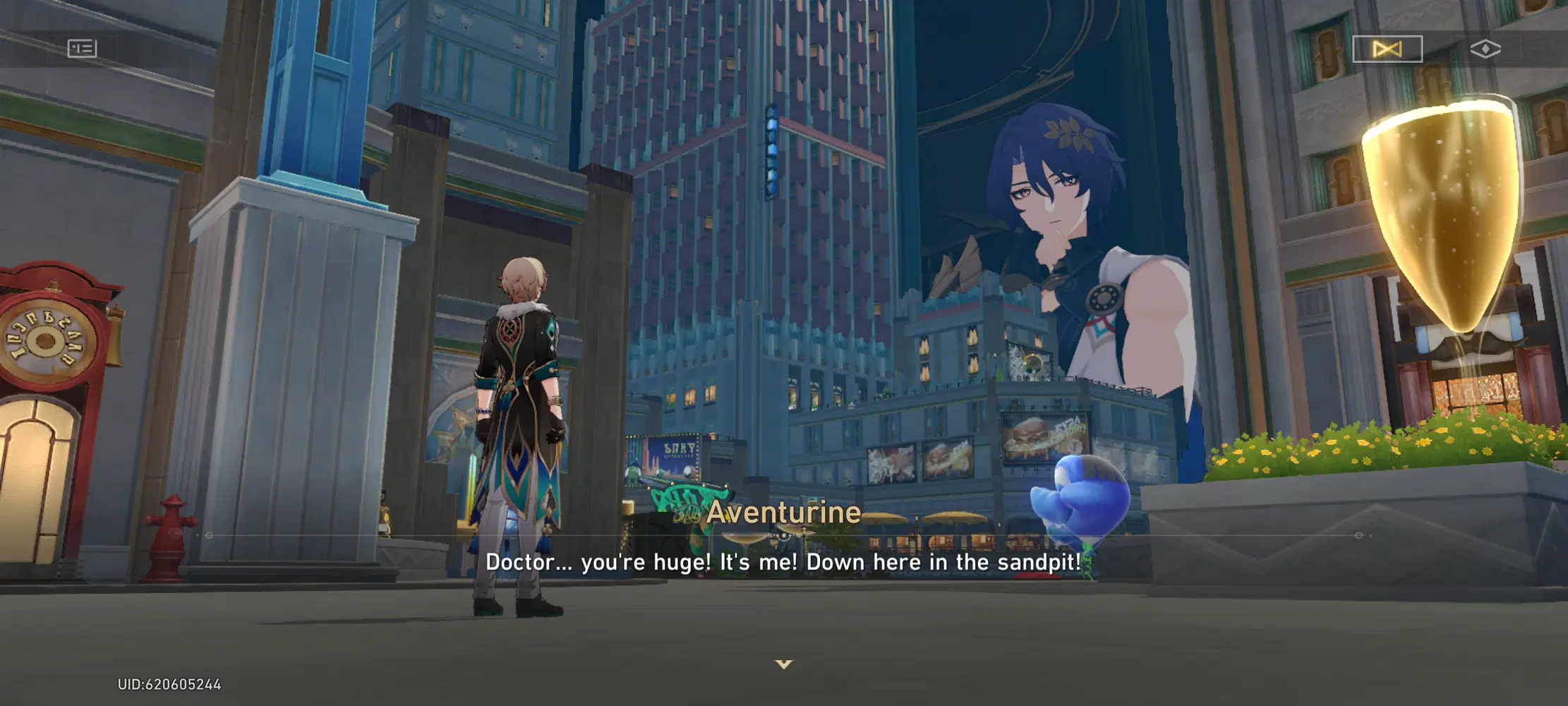This screenshot has width=1568, height=706.
Task: Click the down chevron to continue dialogue
Action: pyautogui.click(x=783, y=664)
